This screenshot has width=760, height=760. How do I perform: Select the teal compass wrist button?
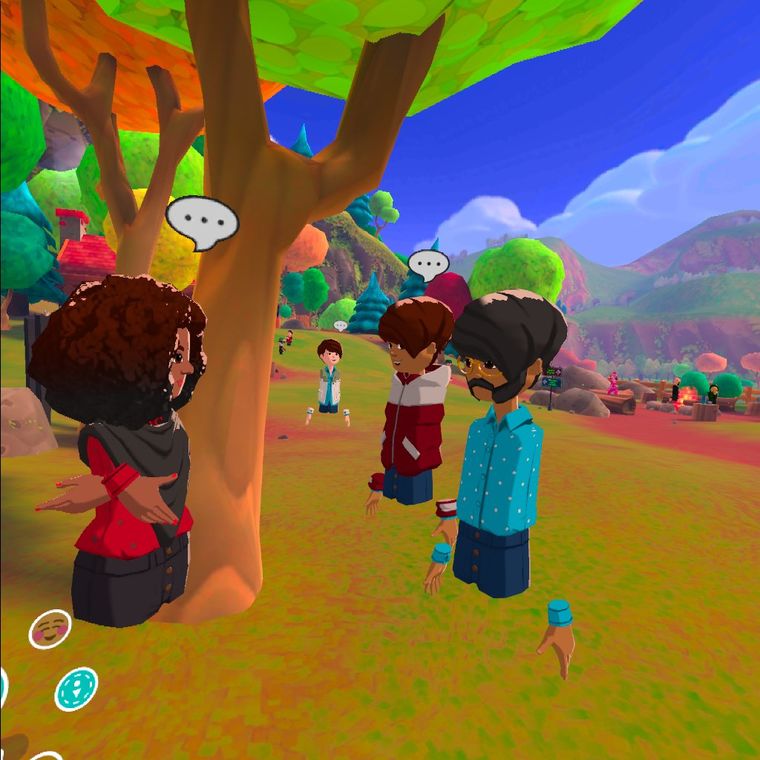tap(76, 688)
